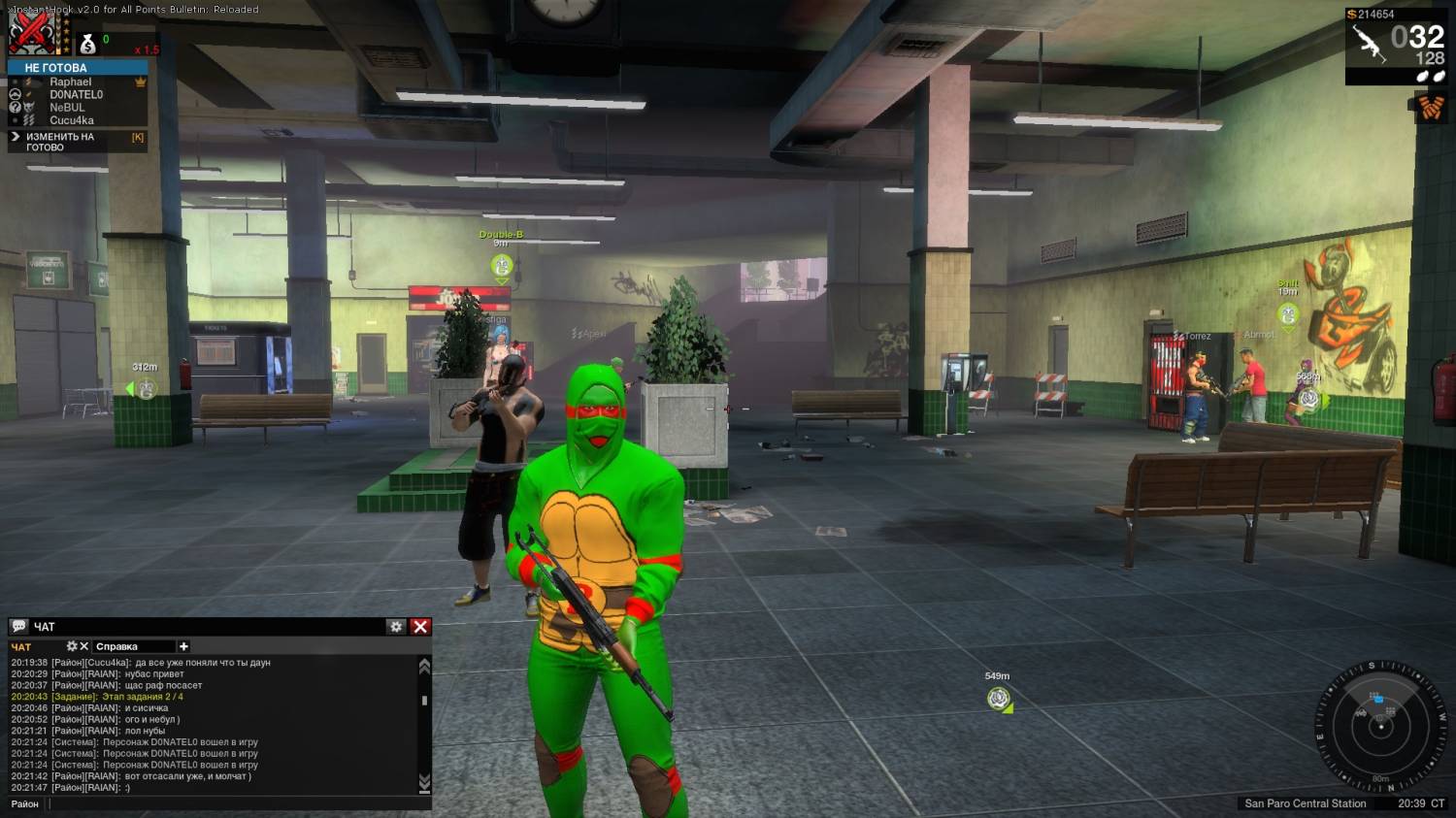Image resolution: width=1456 pixels, height=818 pixels.
Task: Select NeBUL in the group list
Action: tap(67, 108)
